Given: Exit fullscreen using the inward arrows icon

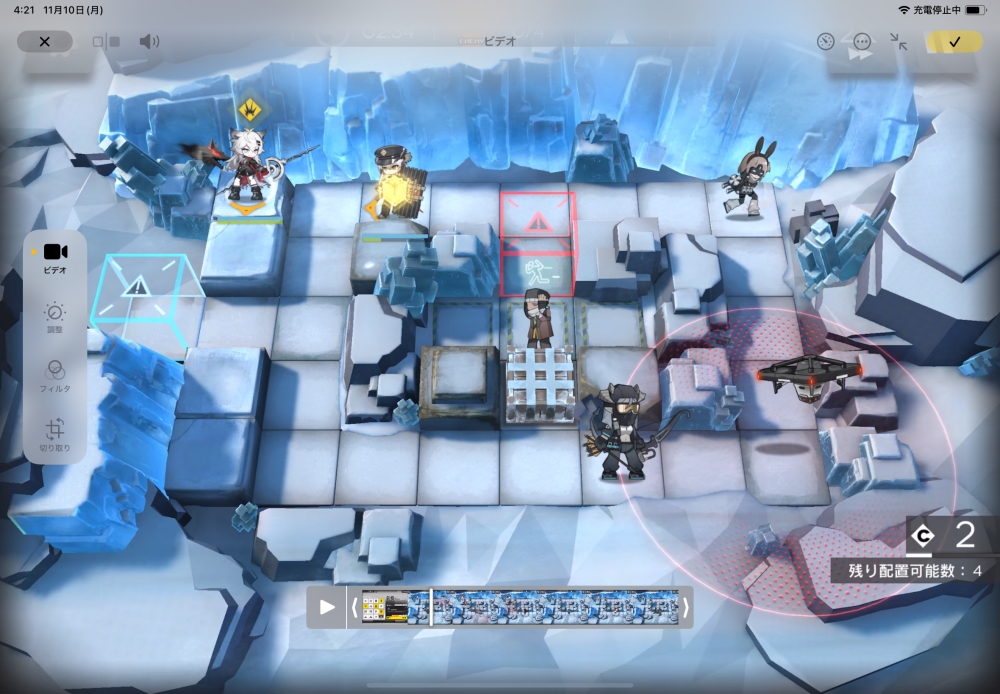Looking at the screenshot, I should click(x=898, y=41).
